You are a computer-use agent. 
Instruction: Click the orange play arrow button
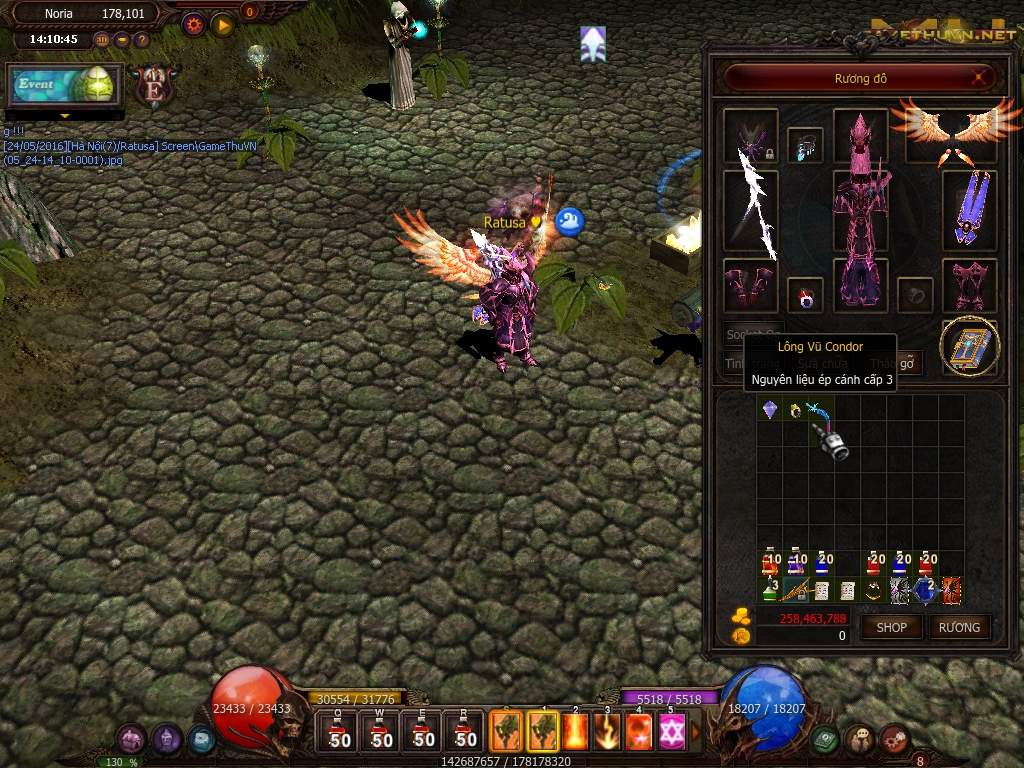223,25
